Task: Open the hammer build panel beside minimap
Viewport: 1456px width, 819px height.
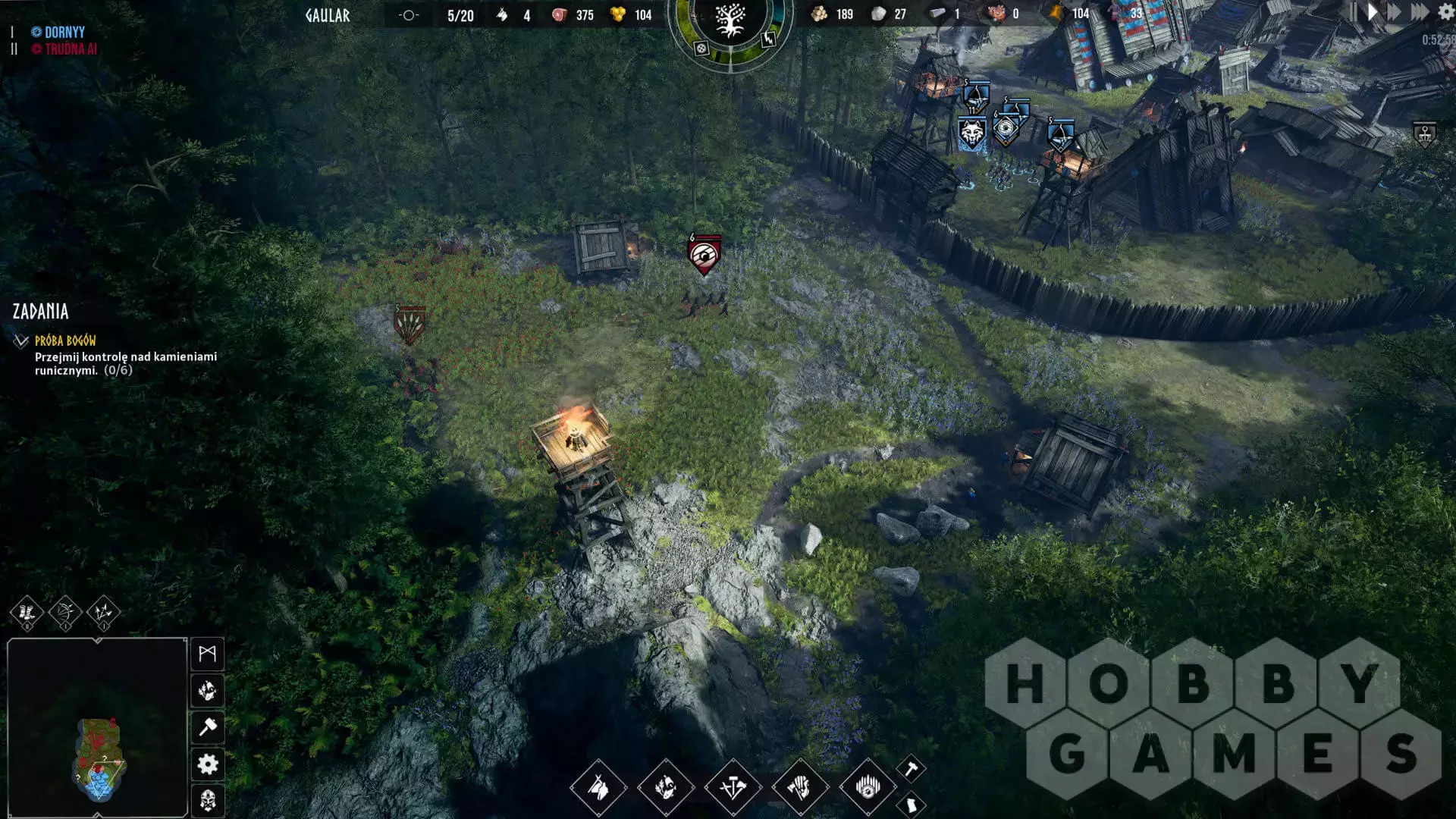Action: click(x=207, y=727)
